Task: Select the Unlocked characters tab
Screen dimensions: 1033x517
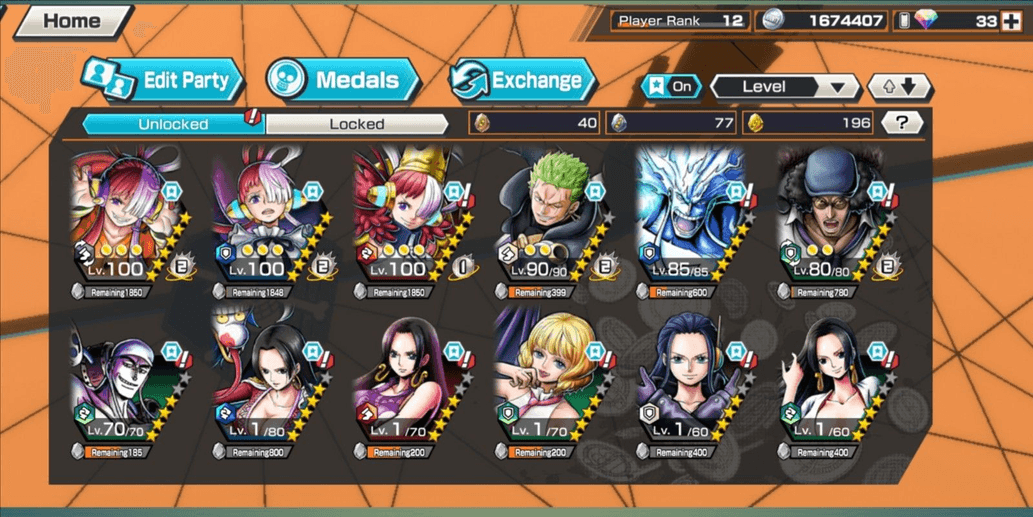Action: click(172, 124)
